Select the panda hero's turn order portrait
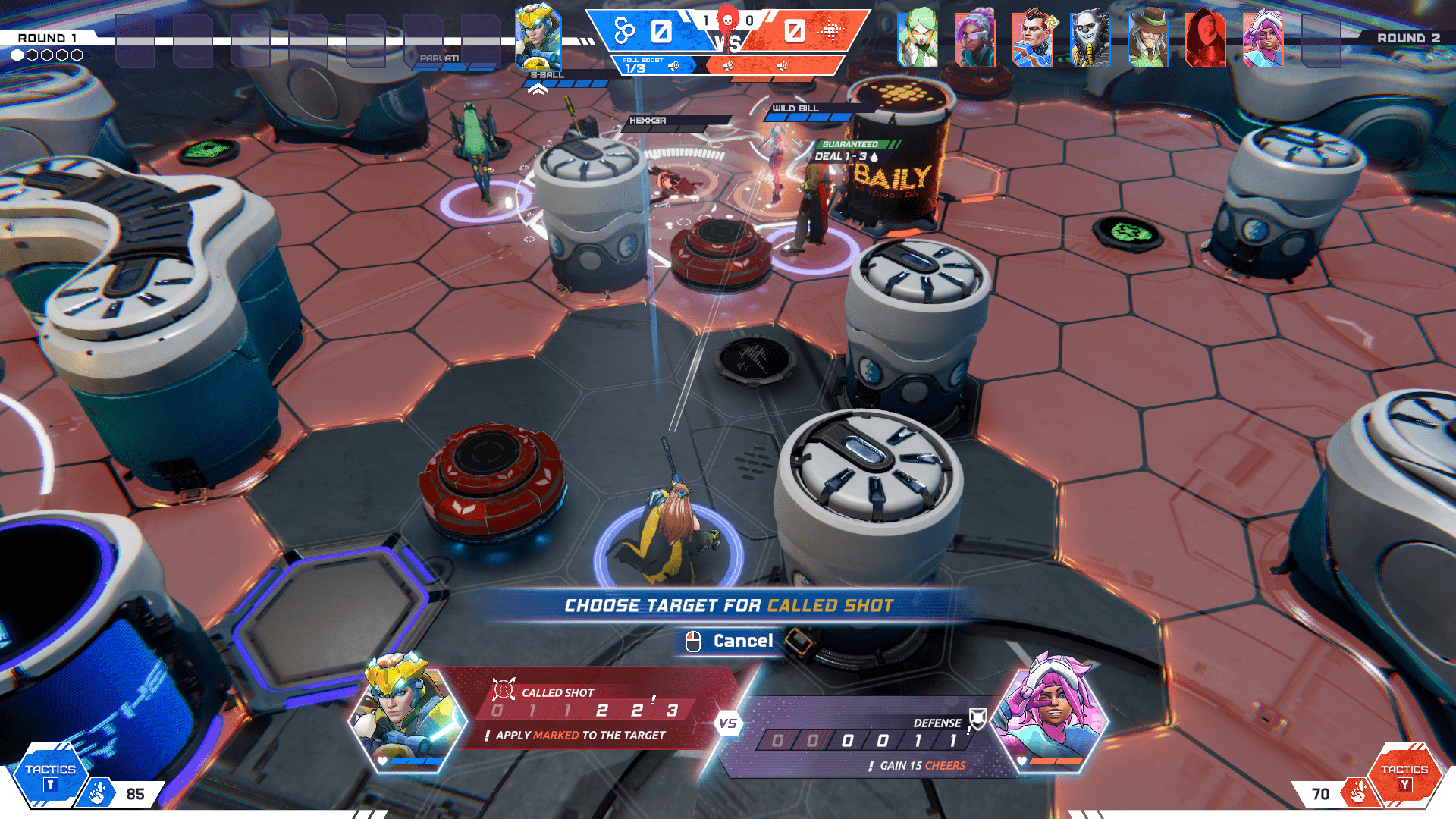Image resolution: width=1456 pixels, height=819 pixels. [1090, 38]
